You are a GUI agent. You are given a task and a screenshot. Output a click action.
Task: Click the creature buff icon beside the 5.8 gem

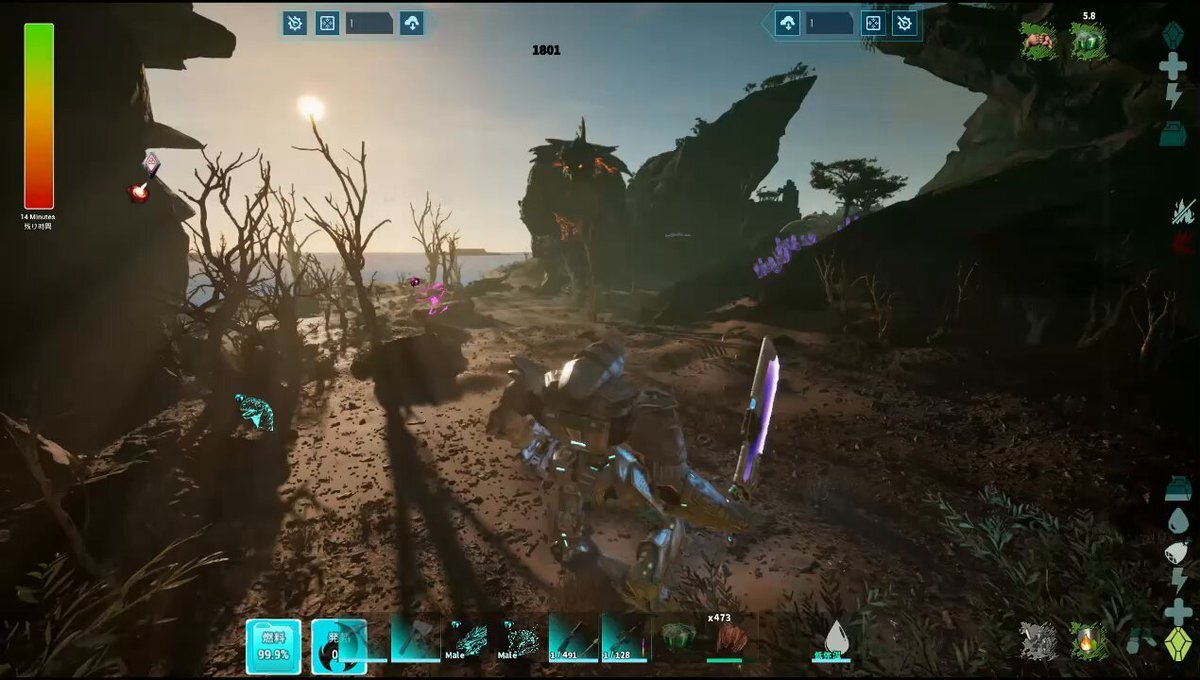pos(1039,41)
